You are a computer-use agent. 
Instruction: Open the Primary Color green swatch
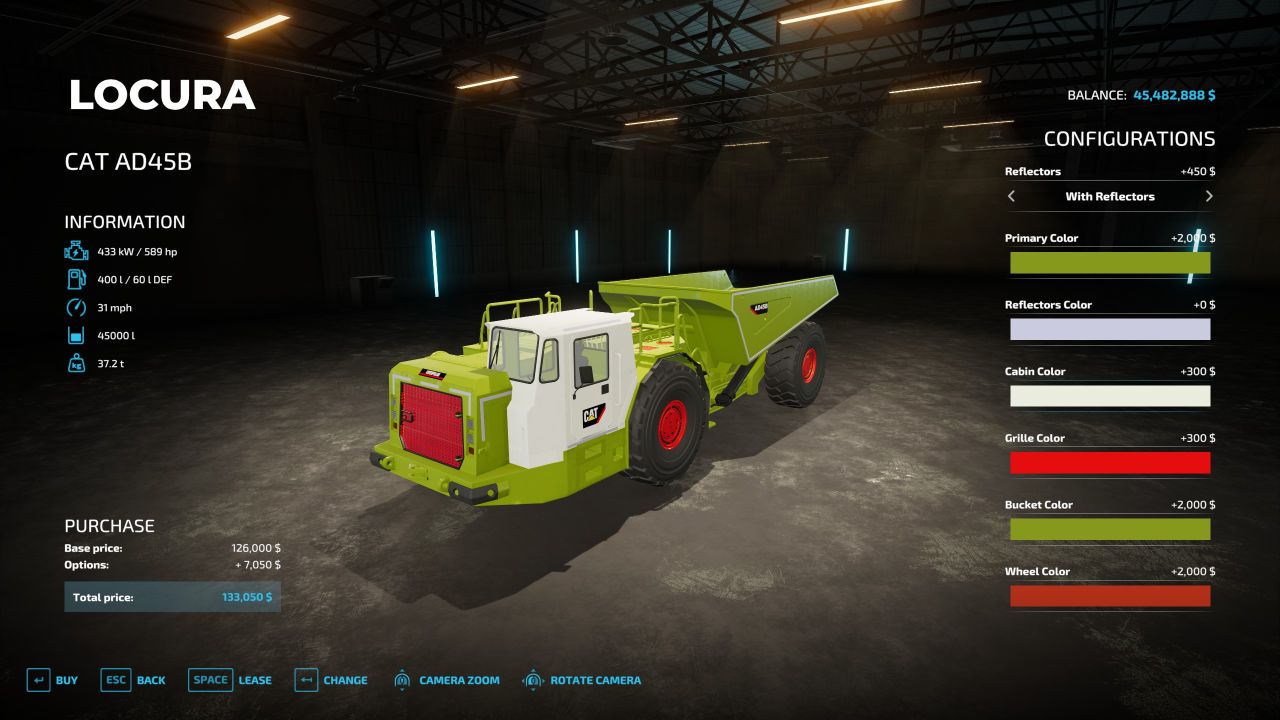1110,263
